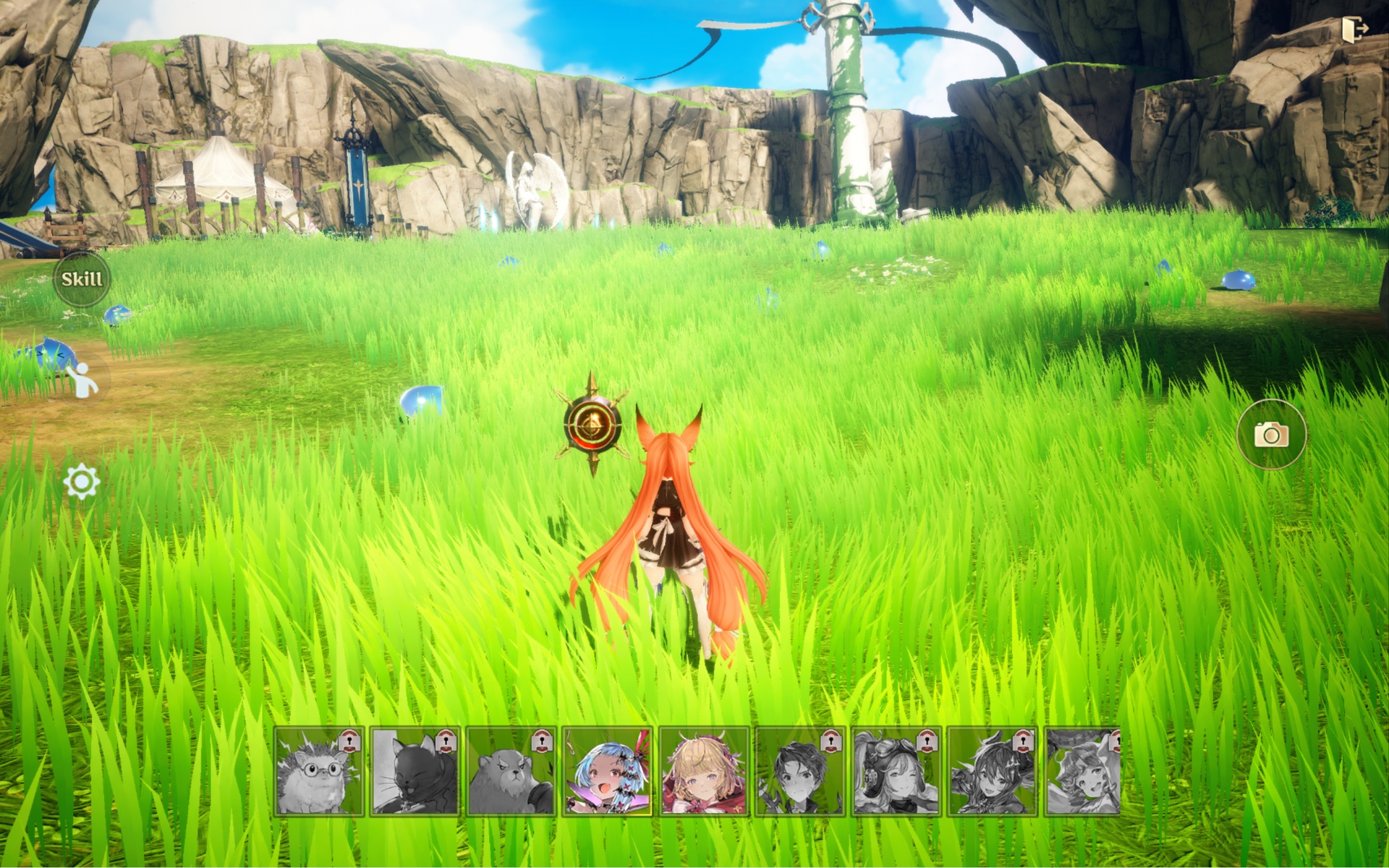1389x868 pixels.
Task: Switch to the blue-haired girl character
Action: click(607, 772)
